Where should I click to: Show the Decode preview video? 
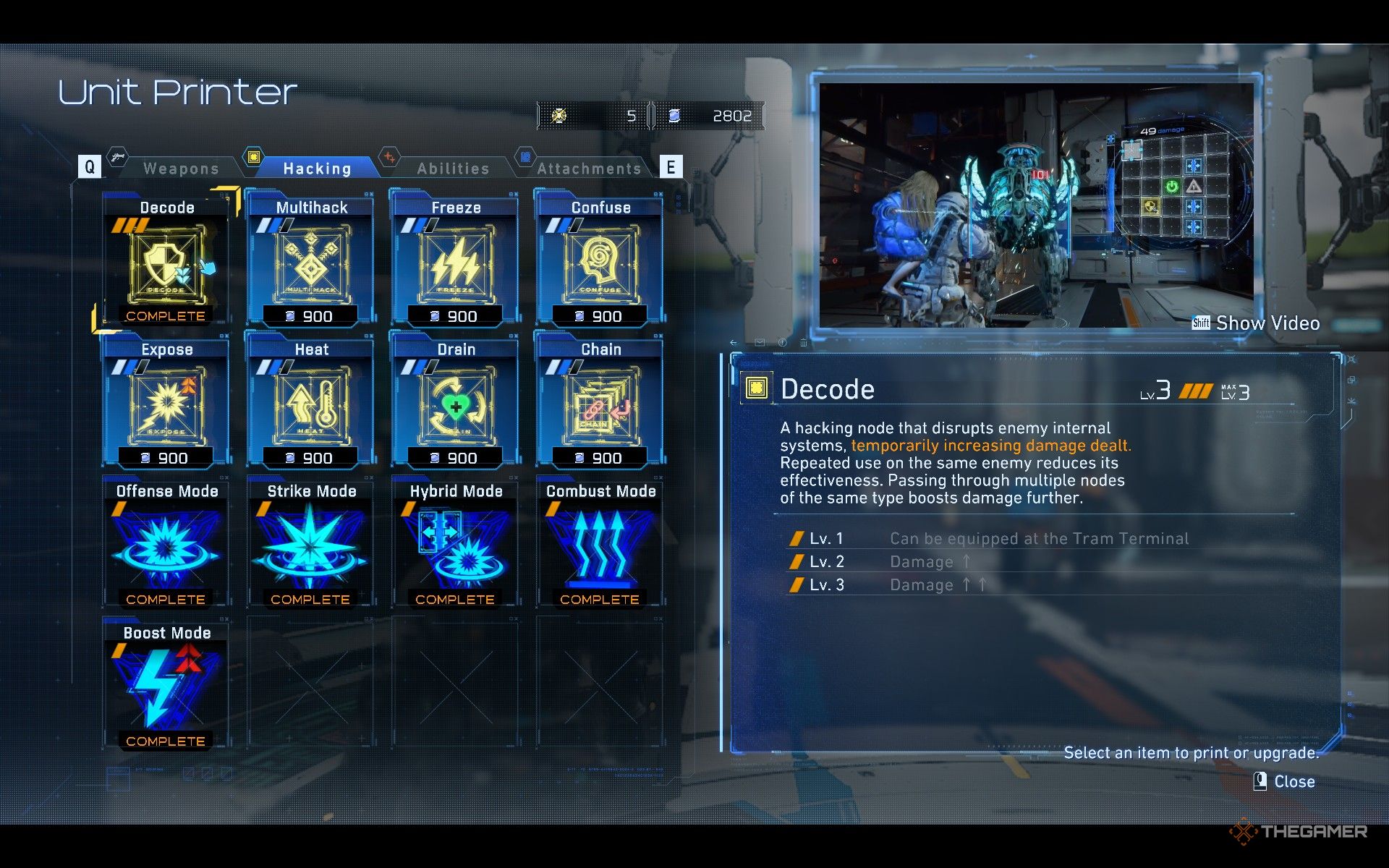pyautogui.click(x=1257, y=323)
